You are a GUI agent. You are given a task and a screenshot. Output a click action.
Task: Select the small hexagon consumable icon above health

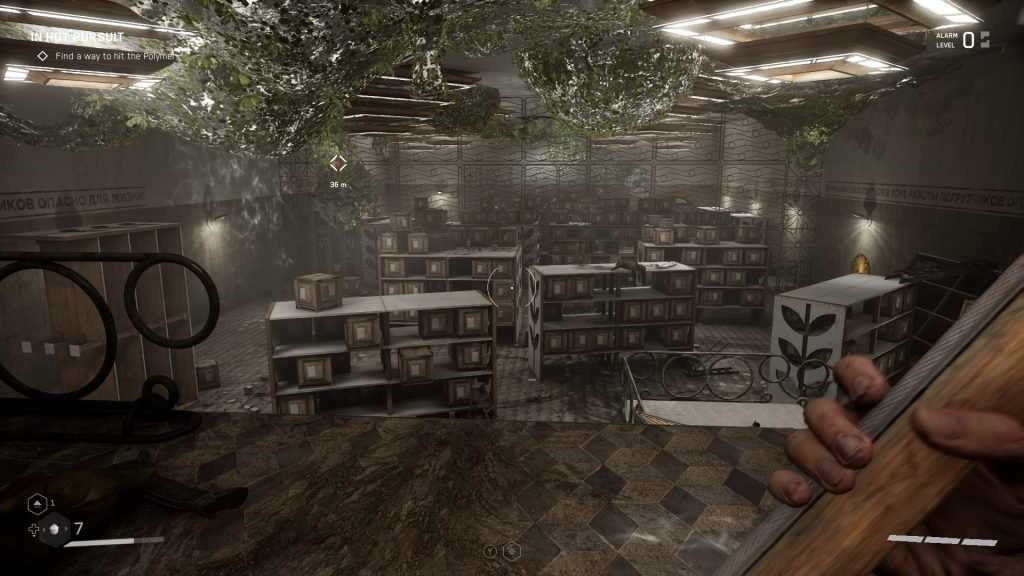(35, 504)
